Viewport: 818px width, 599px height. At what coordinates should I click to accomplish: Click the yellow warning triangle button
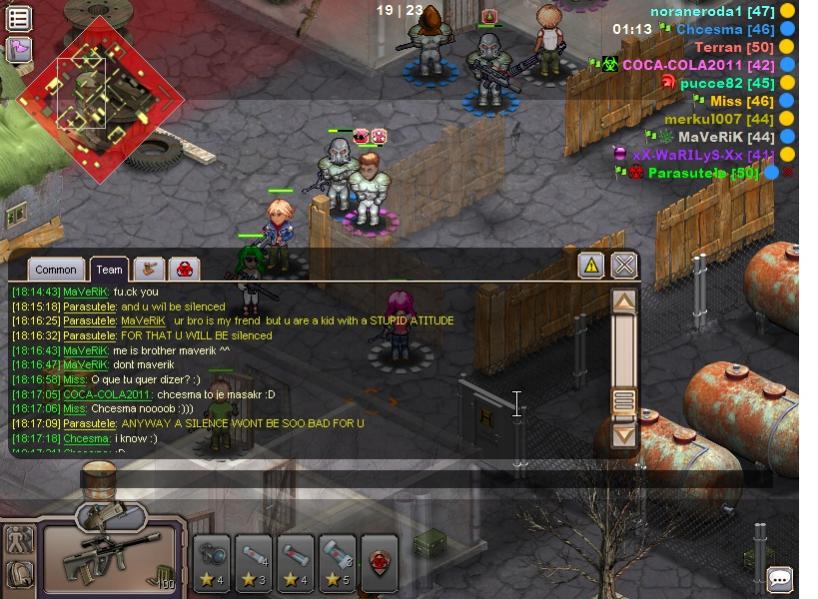(591, 265)
